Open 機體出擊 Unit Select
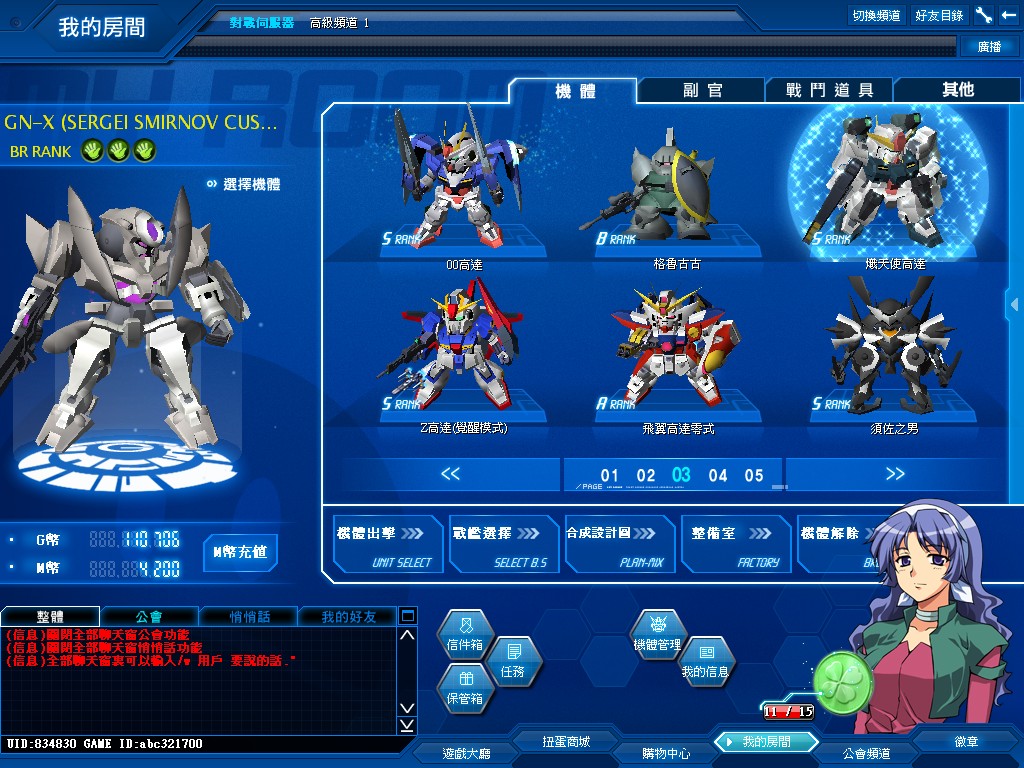This screenshot has width=1024, height=768. pos(388,545)
